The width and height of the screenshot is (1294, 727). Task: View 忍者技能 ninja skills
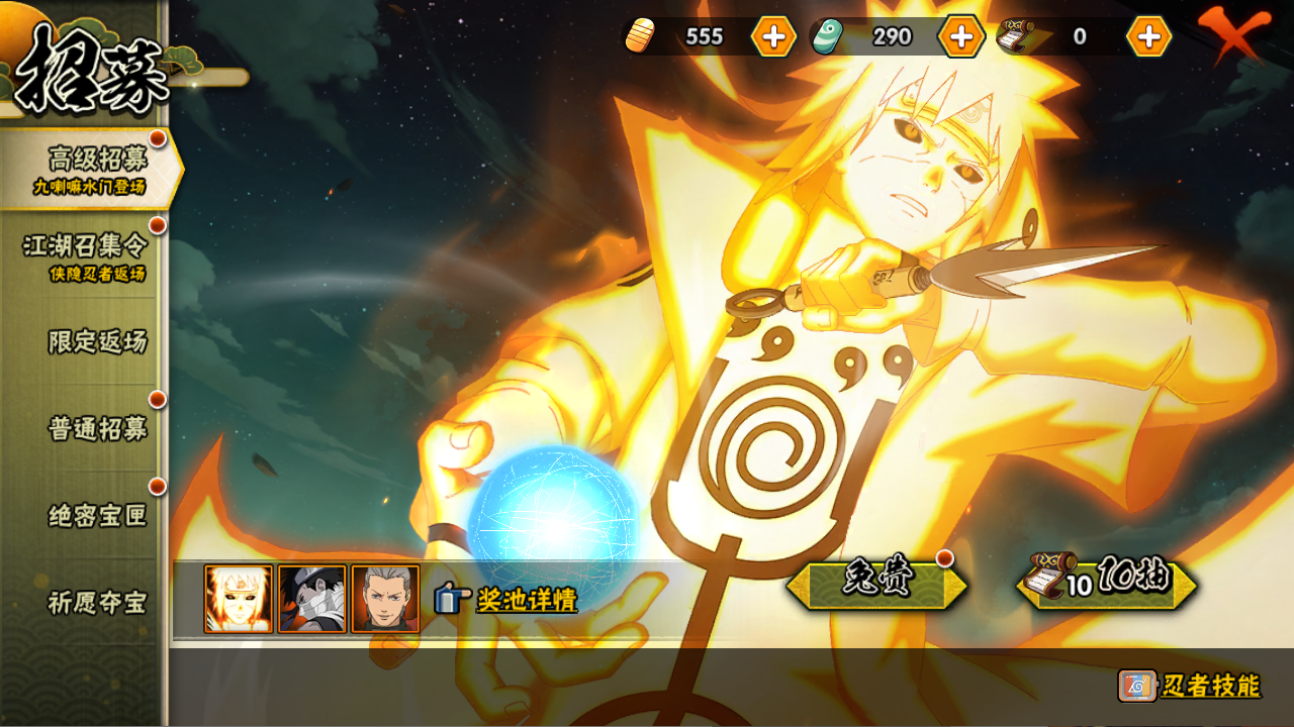coord(1190,686)
